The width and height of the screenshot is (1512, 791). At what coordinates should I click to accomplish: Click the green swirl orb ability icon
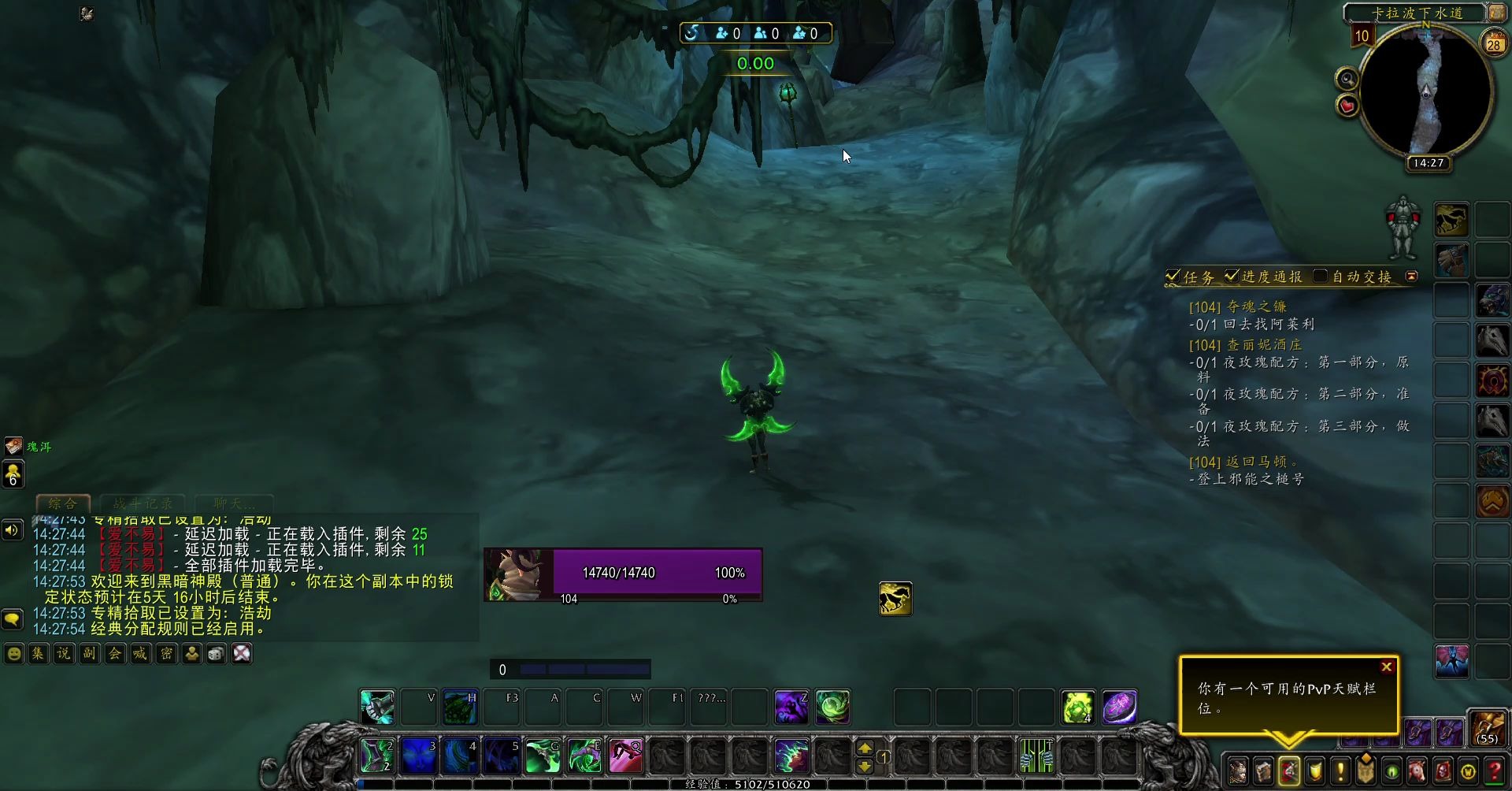tap(832, 707)
